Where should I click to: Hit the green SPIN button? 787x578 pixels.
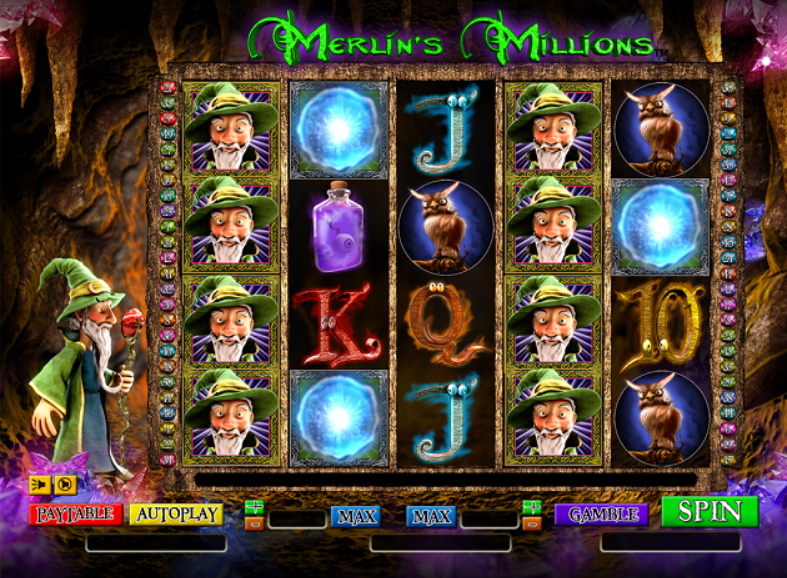pyautogui.click(x=709, y=512)
